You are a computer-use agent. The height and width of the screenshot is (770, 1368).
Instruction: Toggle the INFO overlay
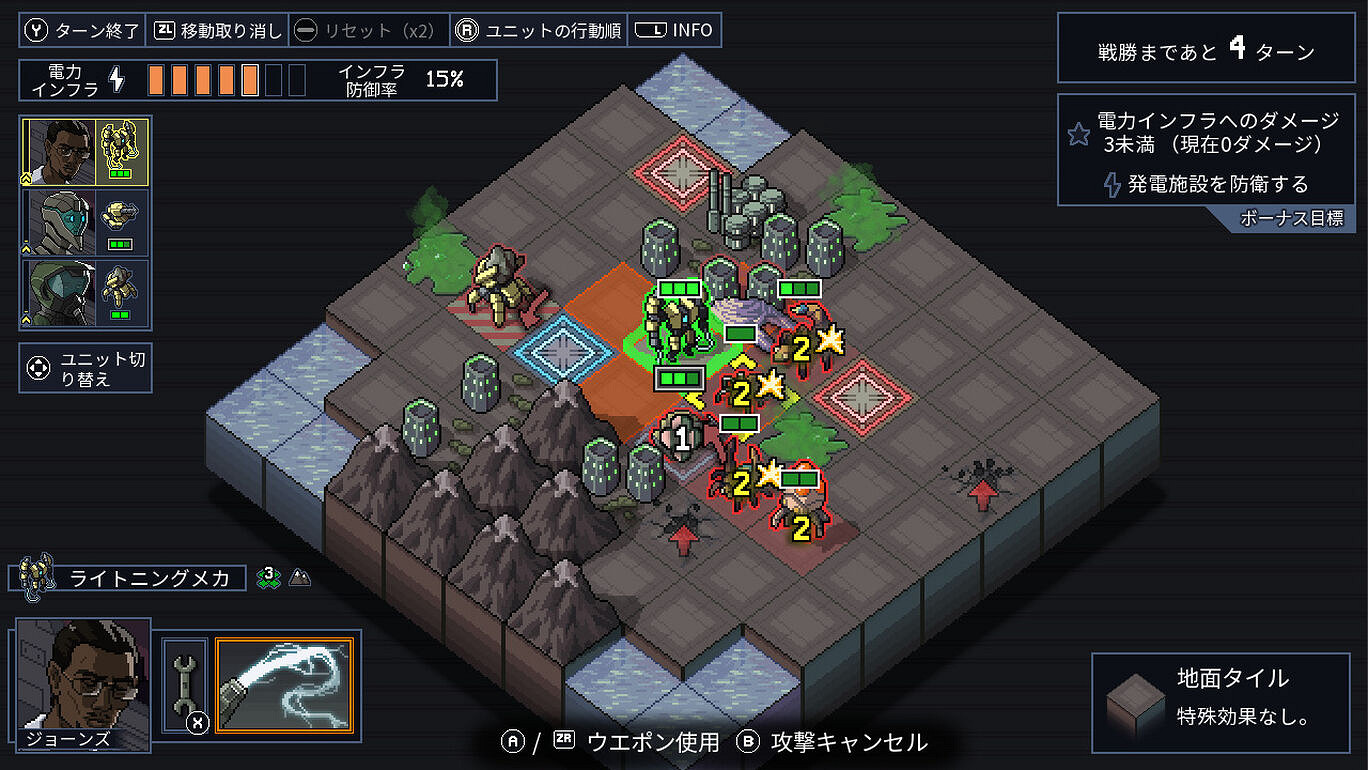pyautogui.click(x=675, y=29)
